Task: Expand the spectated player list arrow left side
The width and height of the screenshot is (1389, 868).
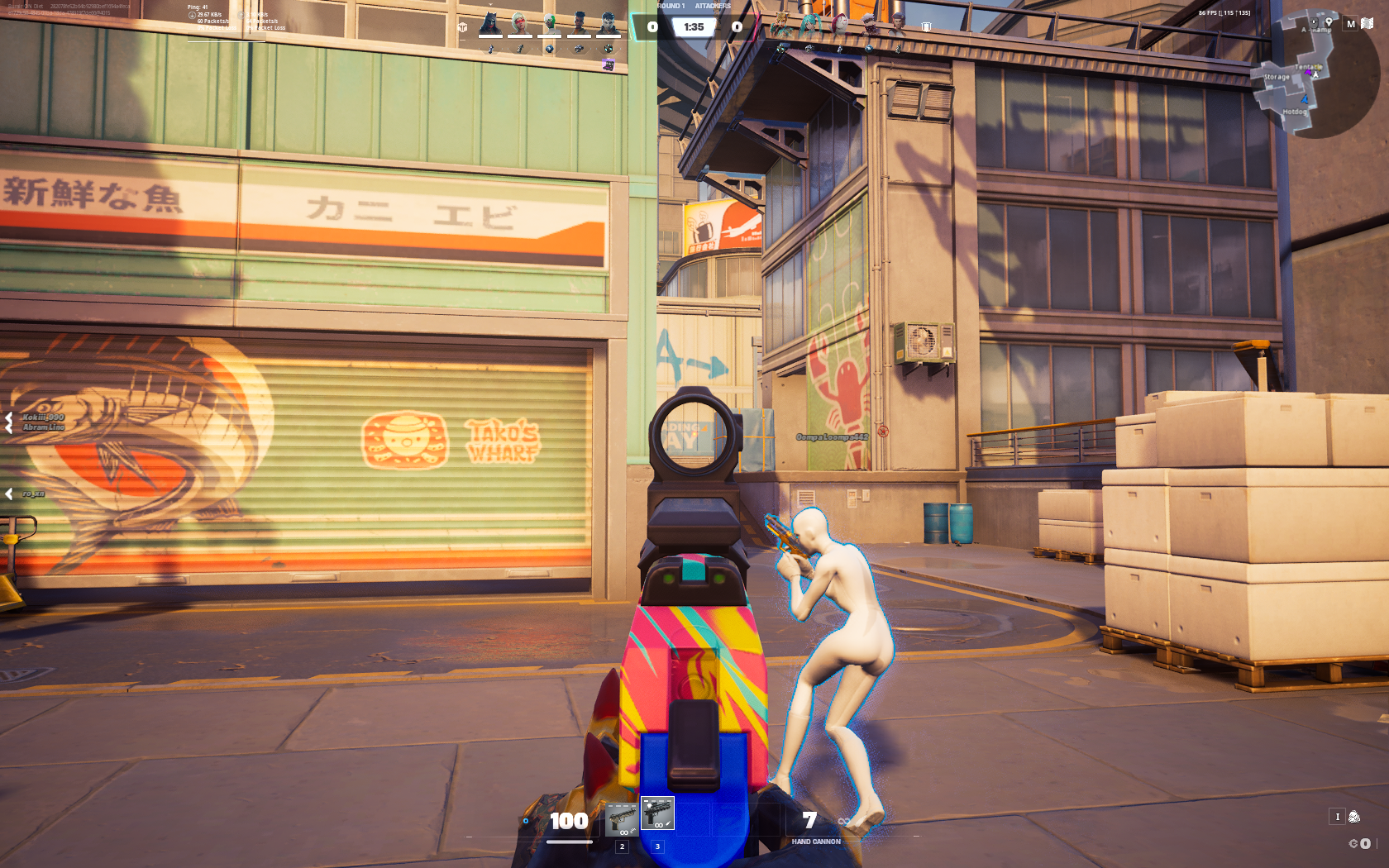Action: point(9,494)
